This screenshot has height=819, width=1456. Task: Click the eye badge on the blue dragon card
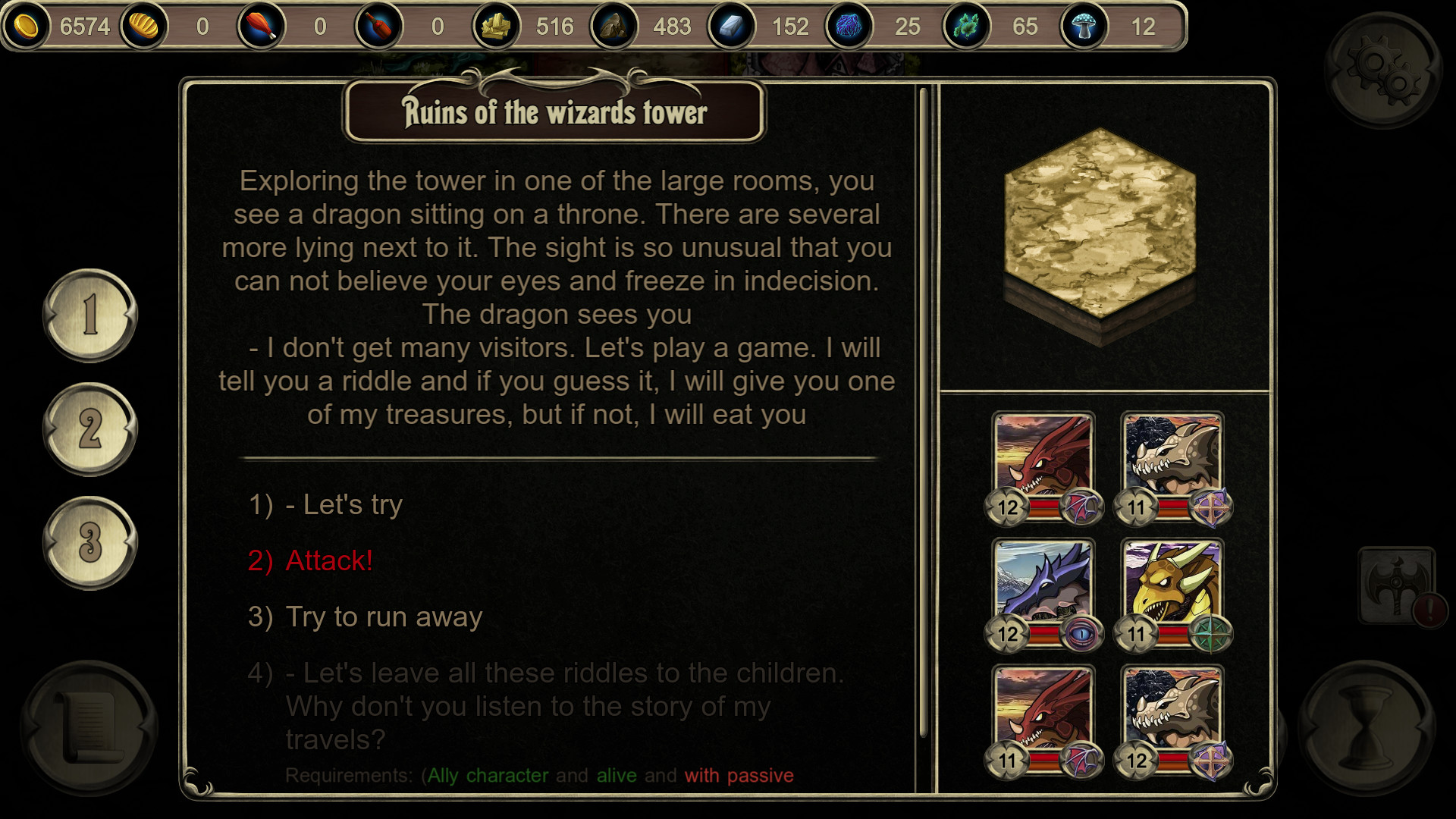click(1080, 635)
